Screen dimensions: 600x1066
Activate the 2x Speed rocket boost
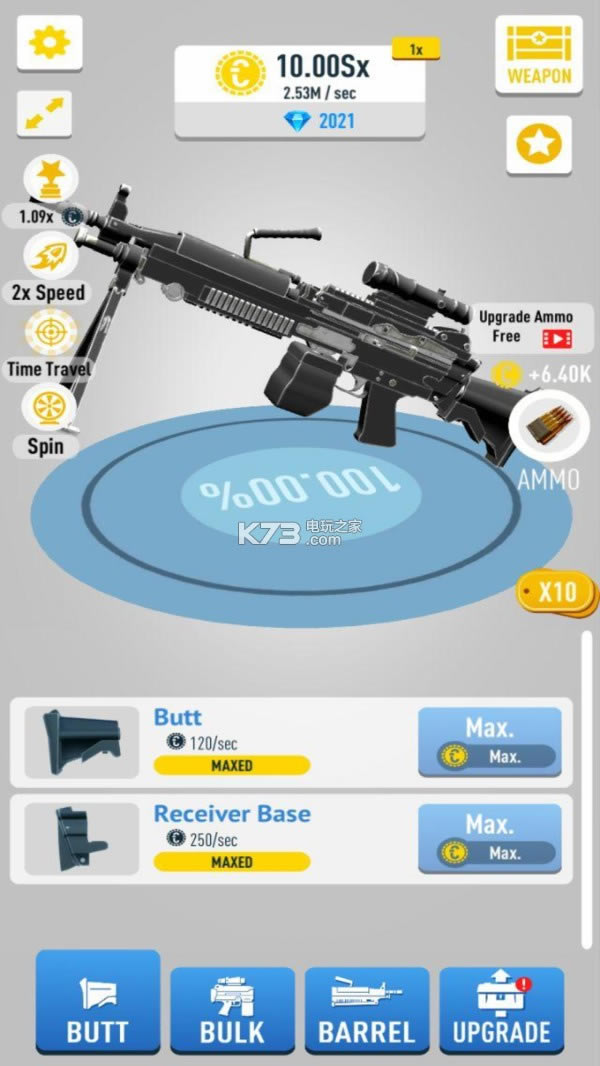tap(49, 258)
